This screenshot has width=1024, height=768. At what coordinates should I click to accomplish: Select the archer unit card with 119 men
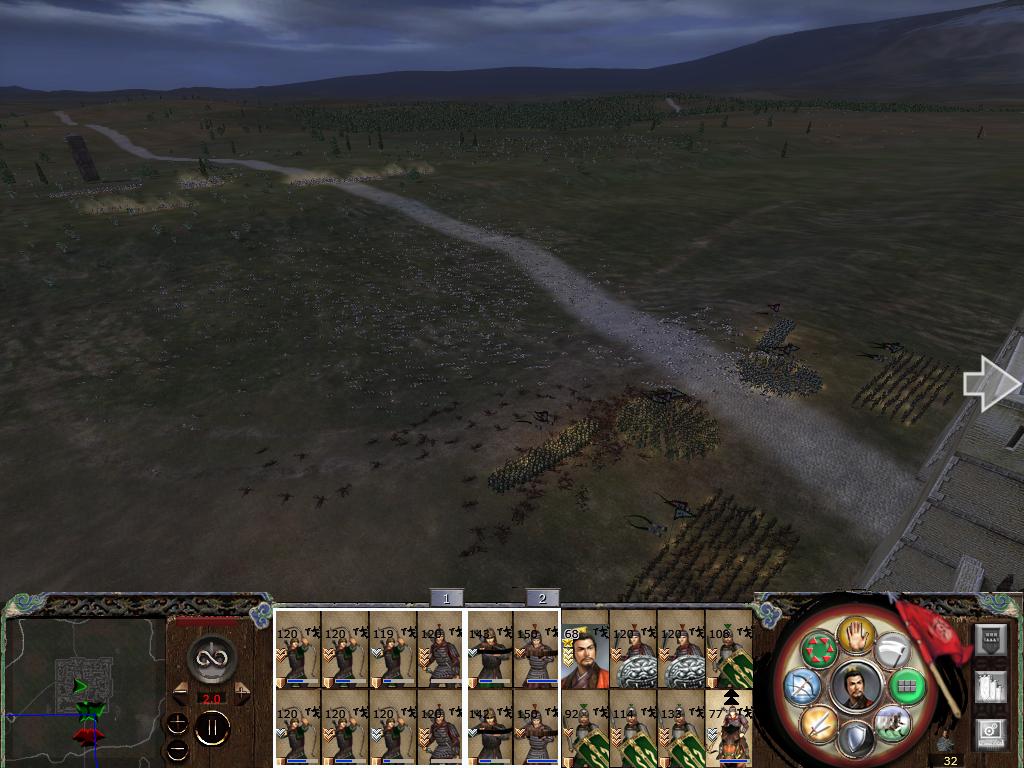point(393,650)
